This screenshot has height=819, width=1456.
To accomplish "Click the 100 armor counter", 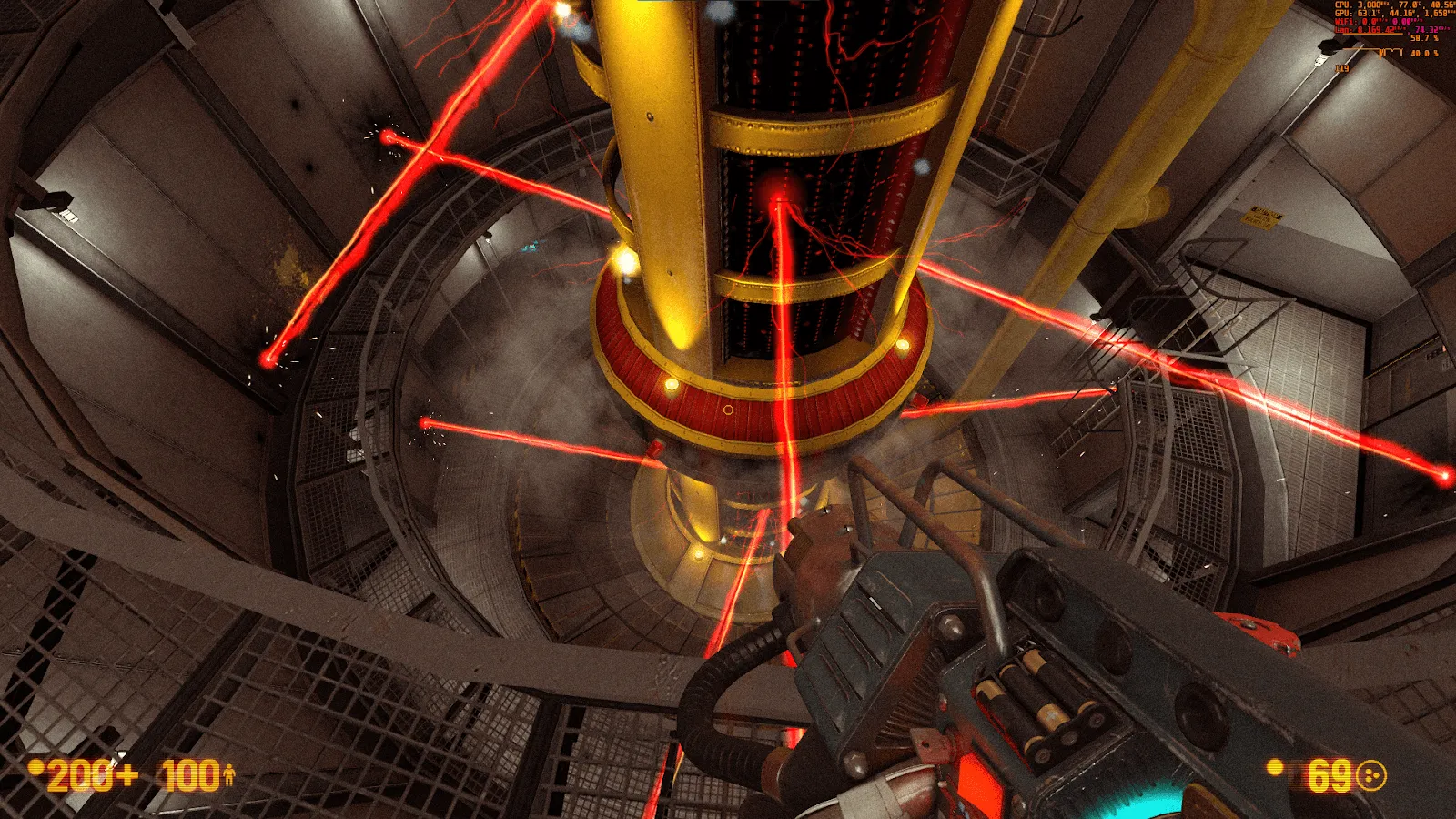I will pos(189,774).
